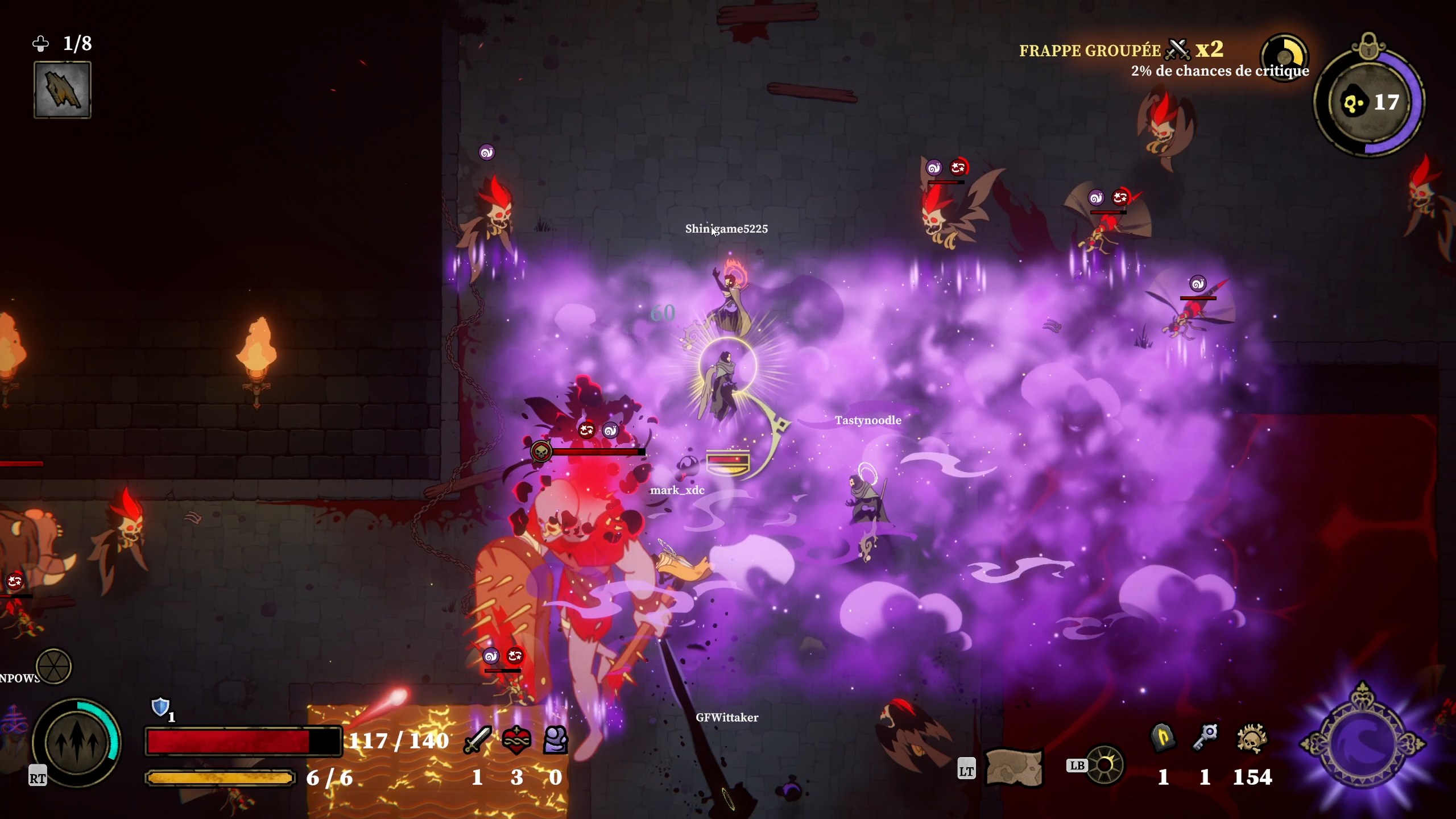Click the Frappe Groupée crossed swords icon
The height and width of the screenshot is (819, 1456).
(1177, 50)
